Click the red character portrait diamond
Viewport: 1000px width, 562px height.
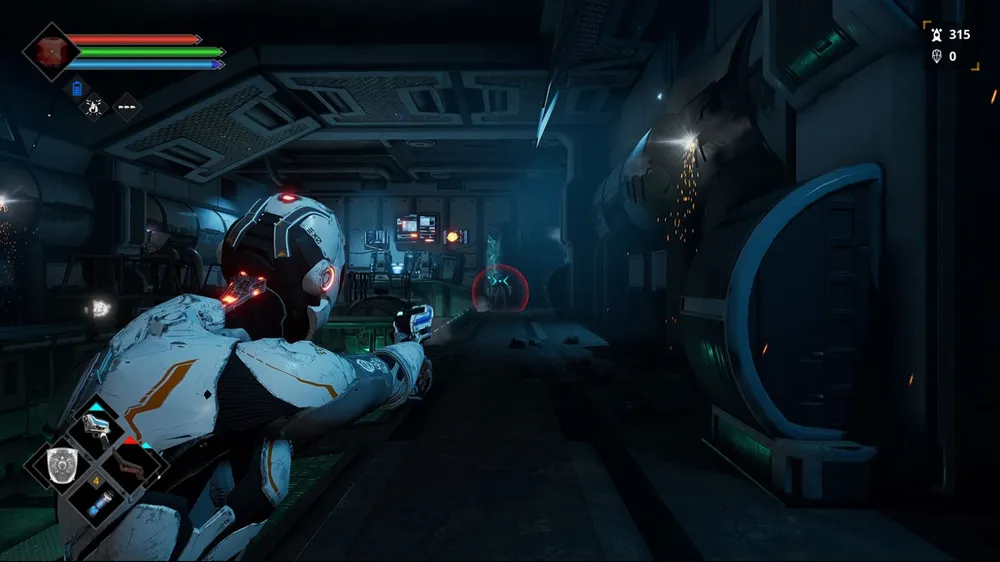point(49,51)
